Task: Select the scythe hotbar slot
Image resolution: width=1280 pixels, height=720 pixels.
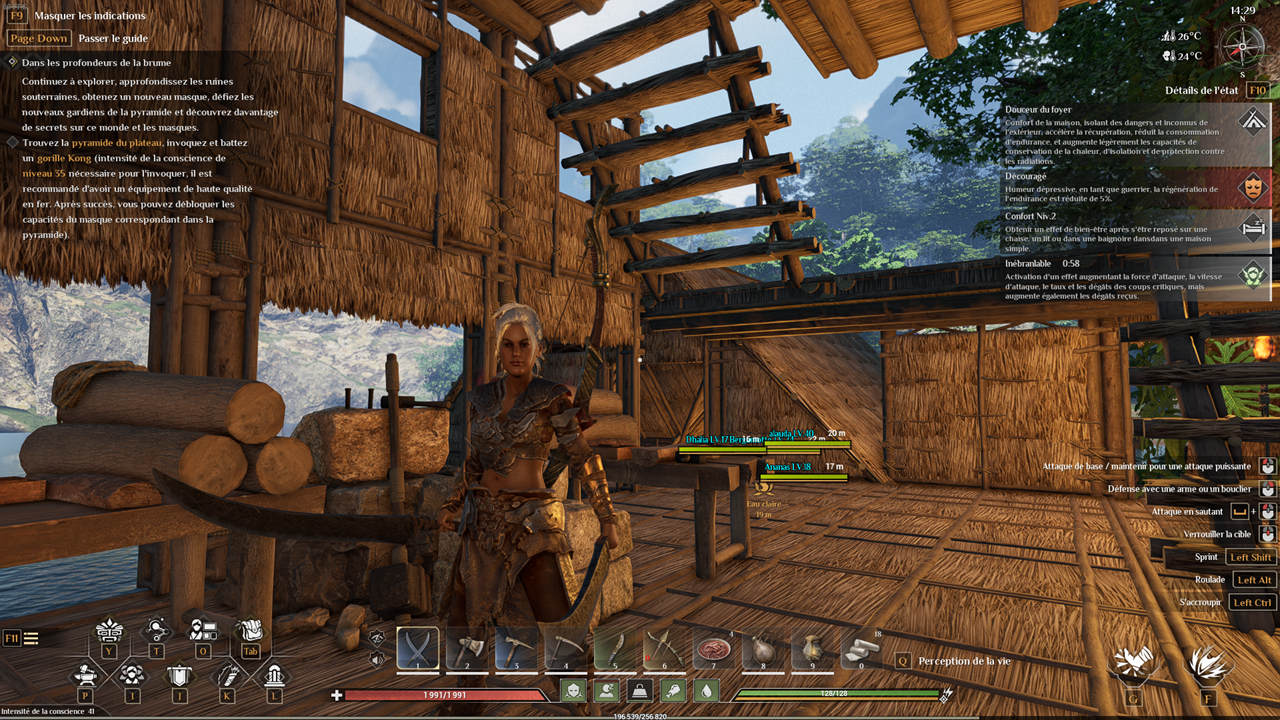Action: (565, 648)
